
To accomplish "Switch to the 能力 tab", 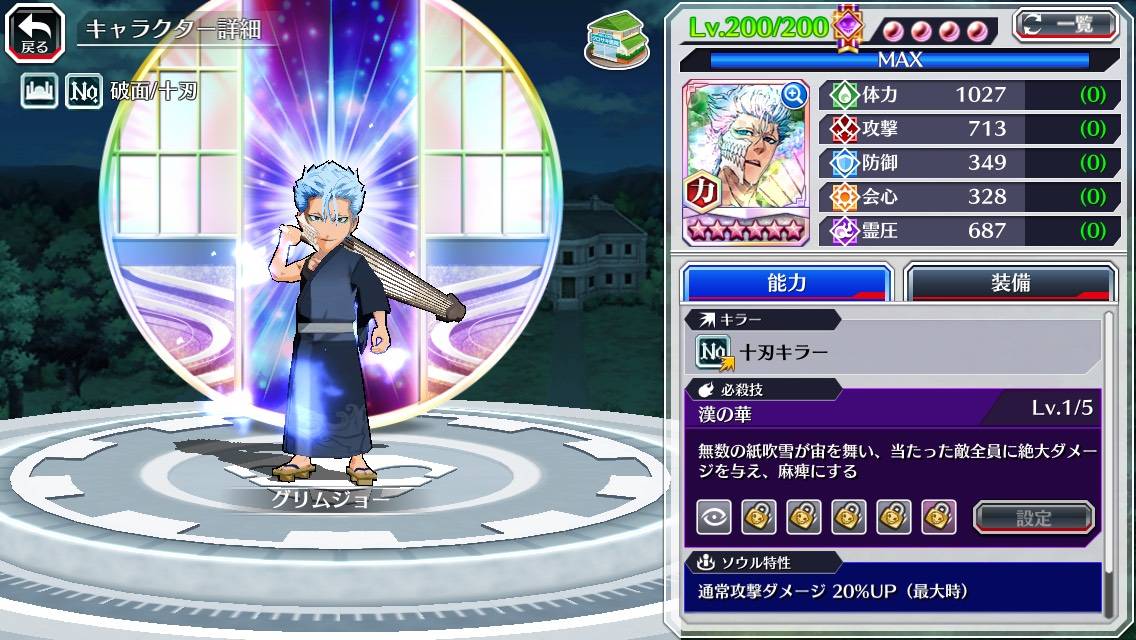I will [x=787, y=283].
